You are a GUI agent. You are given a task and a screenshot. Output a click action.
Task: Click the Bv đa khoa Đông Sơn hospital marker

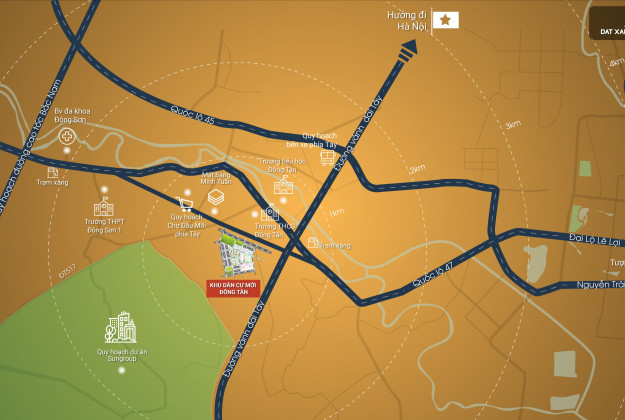[x=67, y=136]
